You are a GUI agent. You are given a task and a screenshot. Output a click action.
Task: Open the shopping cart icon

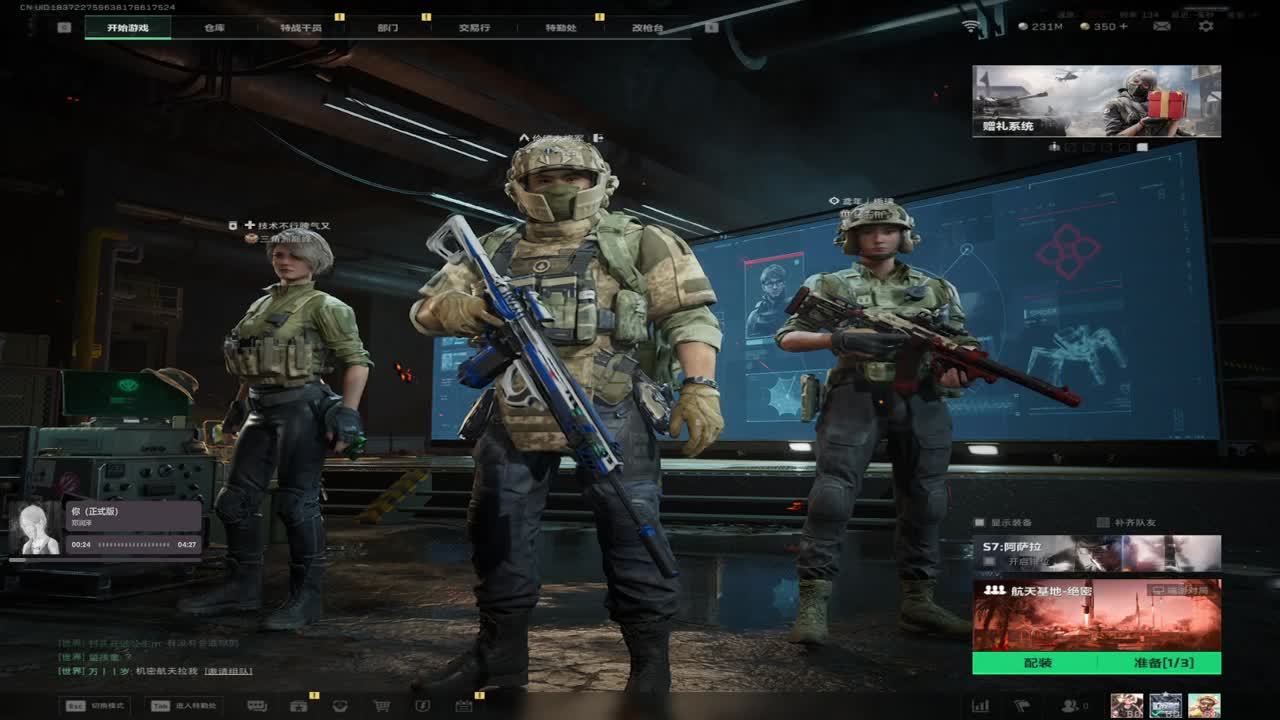(381, 706)
